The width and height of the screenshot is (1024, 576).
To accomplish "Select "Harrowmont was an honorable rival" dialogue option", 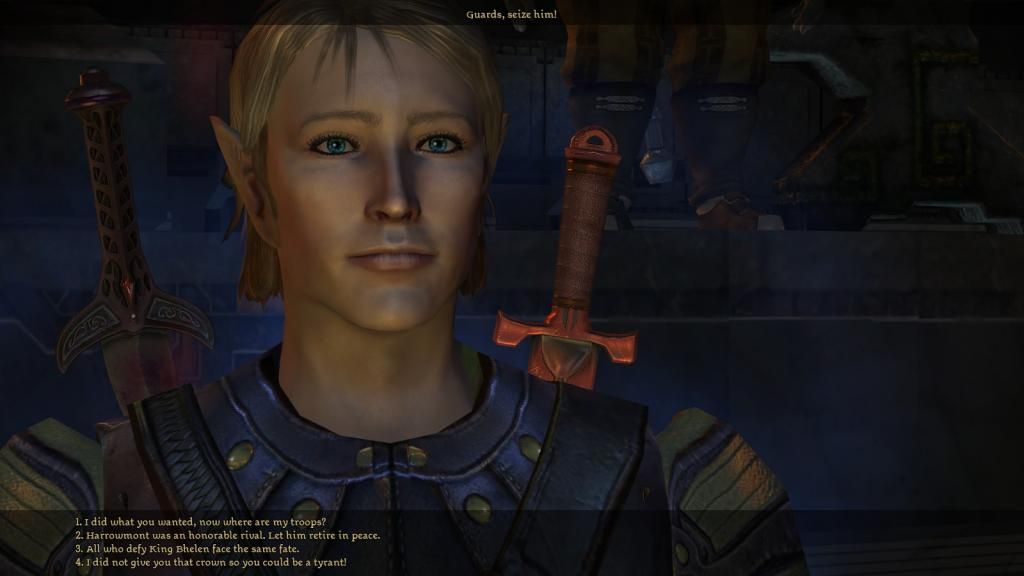I will pyautogui.click(x=227, y=535).
